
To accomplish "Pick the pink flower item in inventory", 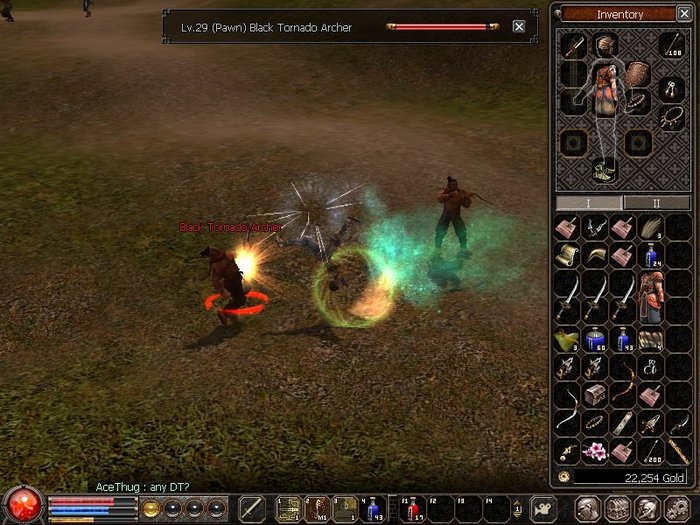I will 596,450.
